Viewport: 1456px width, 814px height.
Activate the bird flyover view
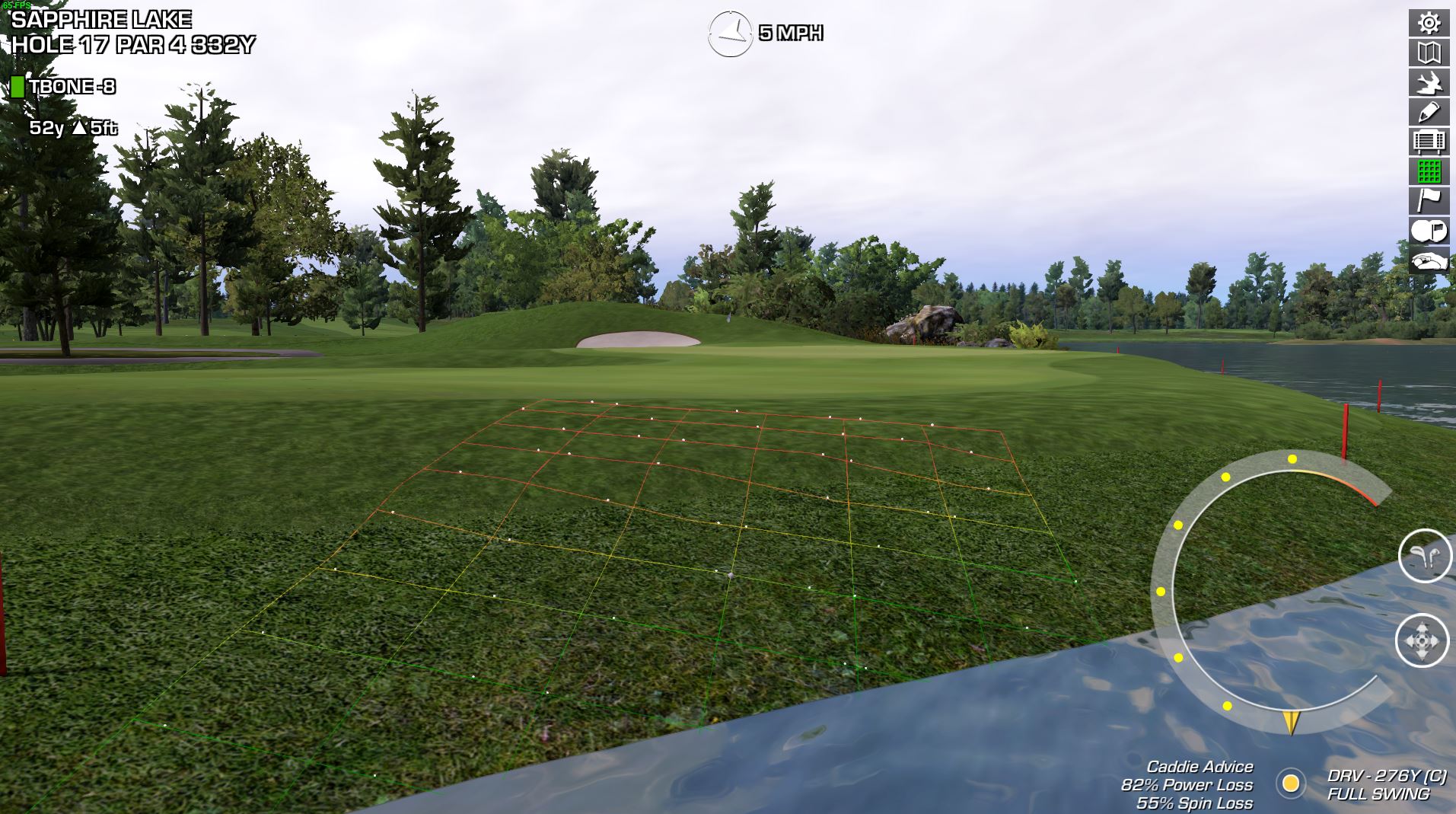1429,82
